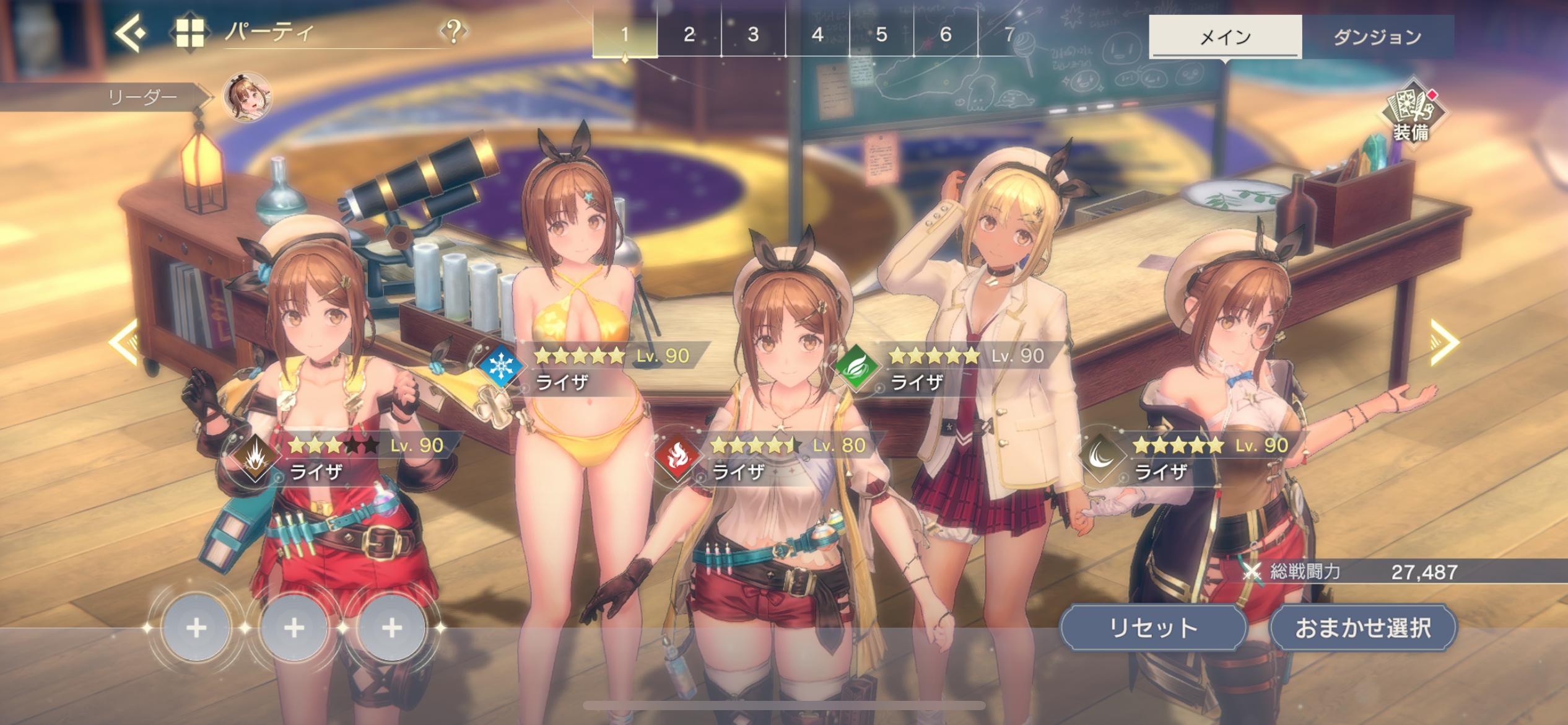Screen dimensions: 1568x725
Task: Tap the リセット reset button
Action: 1153,628
